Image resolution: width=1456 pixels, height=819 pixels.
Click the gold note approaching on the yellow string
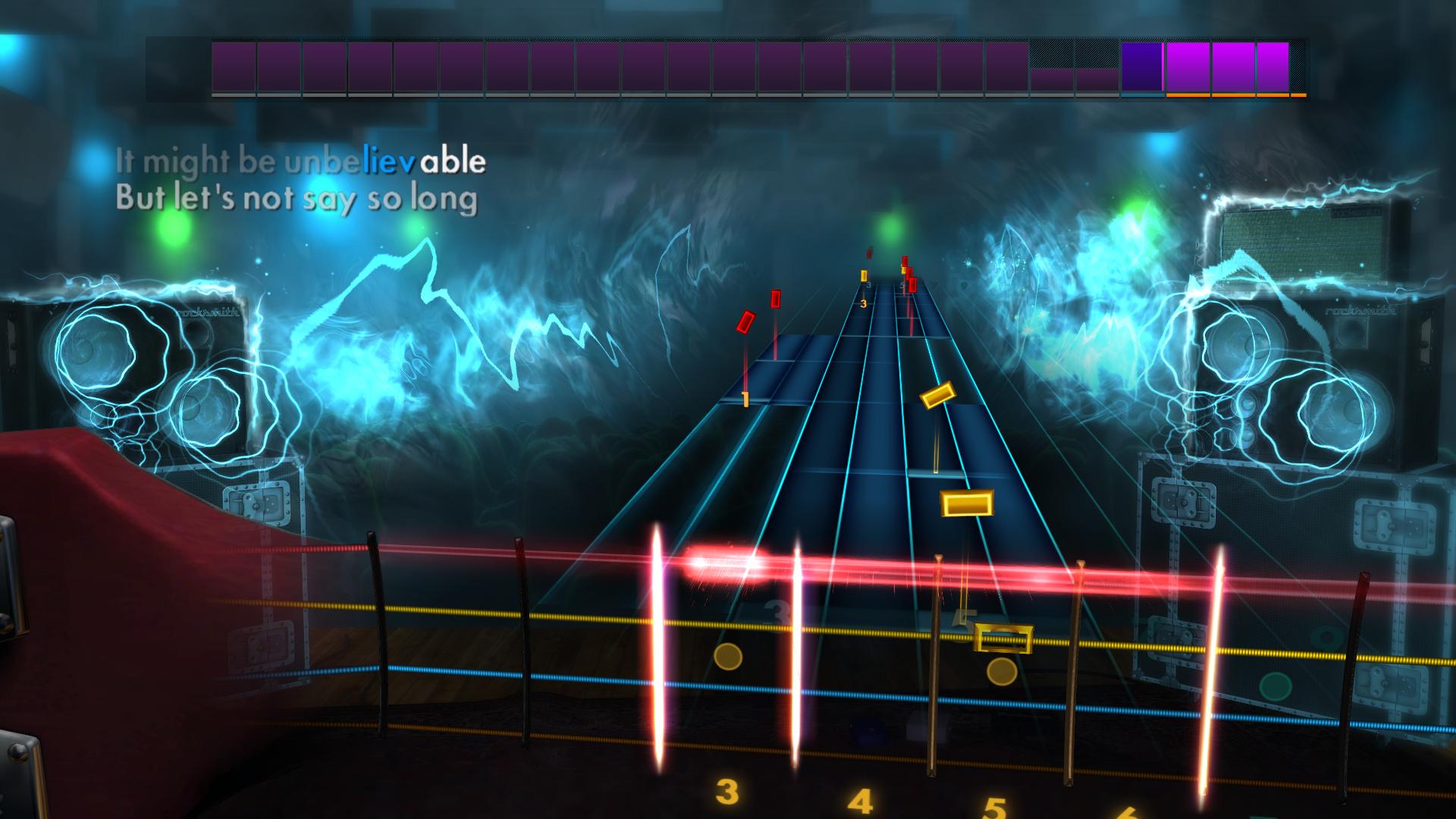click(968, 504)
